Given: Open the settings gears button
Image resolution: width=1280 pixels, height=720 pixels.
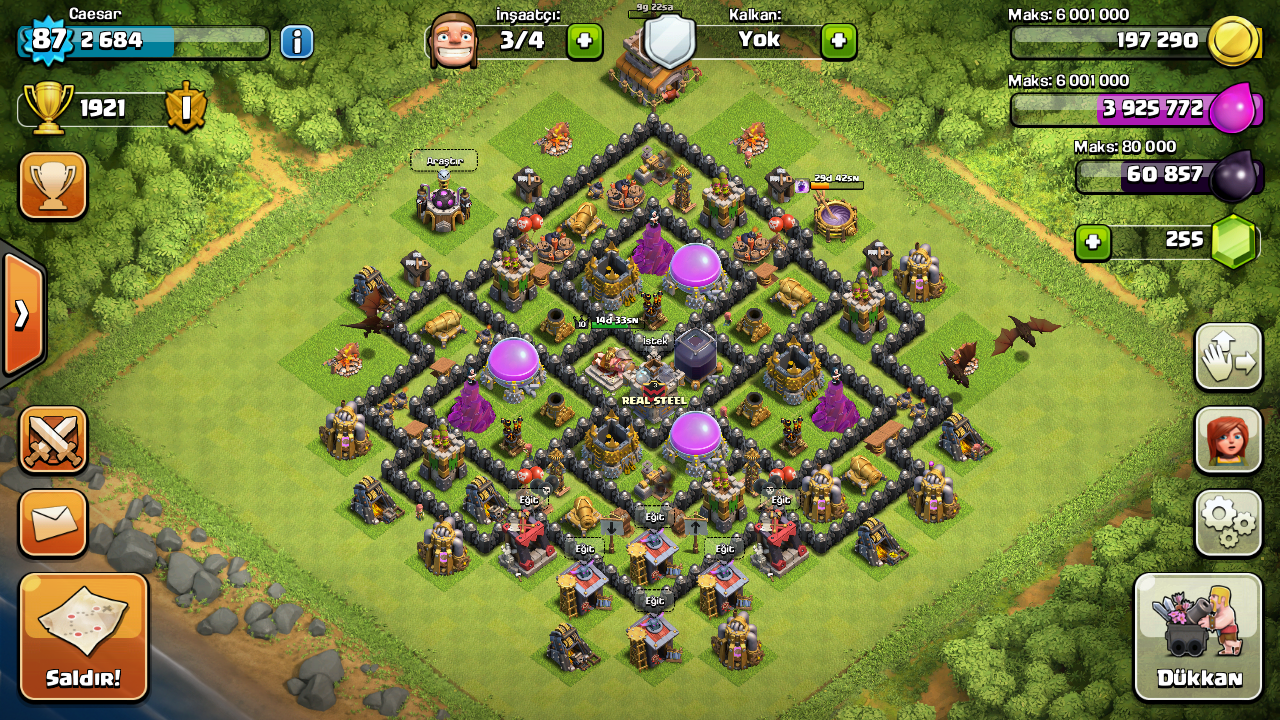Looking at the screenshot, I should point(1229,522).
